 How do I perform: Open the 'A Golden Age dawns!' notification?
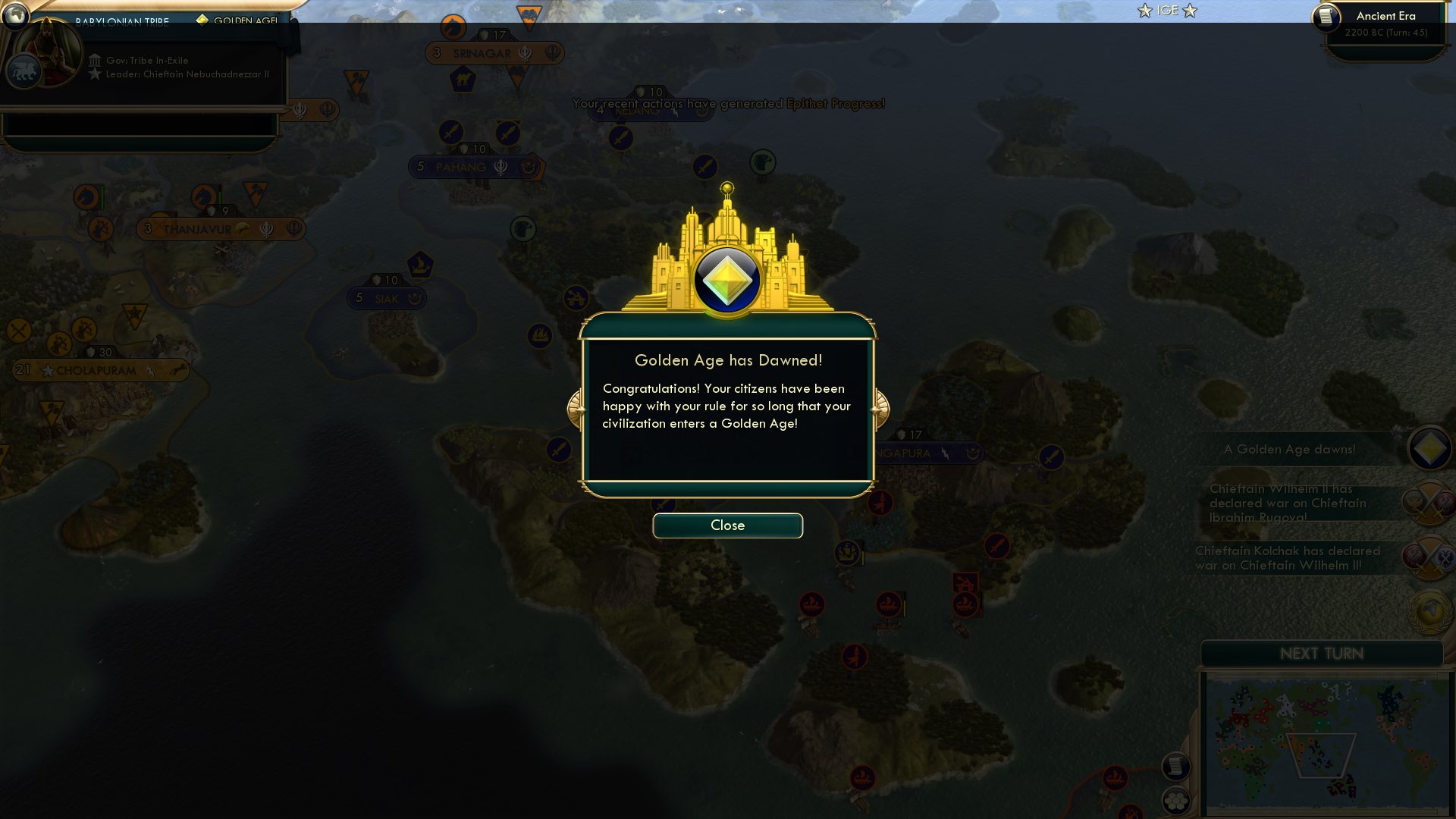click(x=1289, y=449)
